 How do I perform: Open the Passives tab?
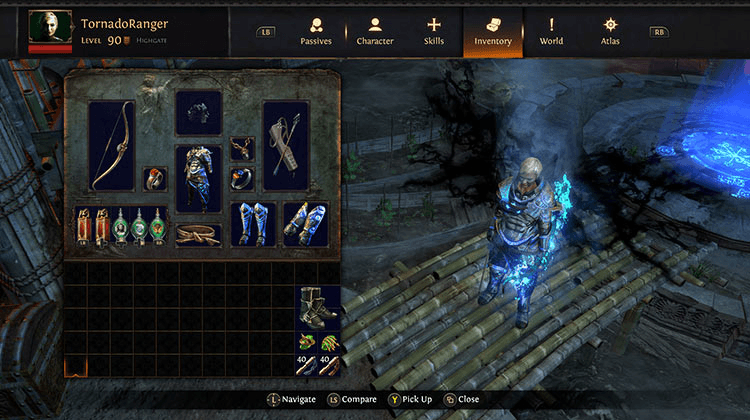(316, 32)
